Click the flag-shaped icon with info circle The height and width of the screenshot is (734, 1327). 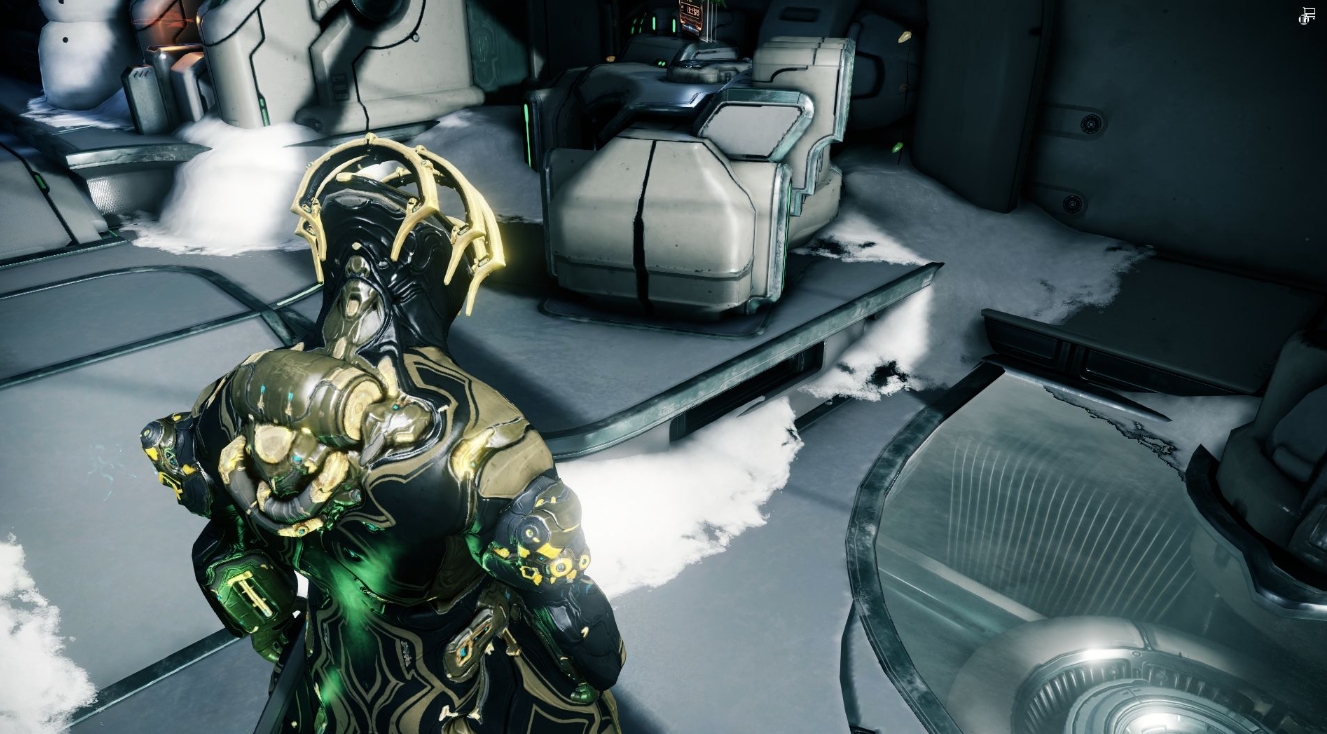click(x=1306, y=15)
